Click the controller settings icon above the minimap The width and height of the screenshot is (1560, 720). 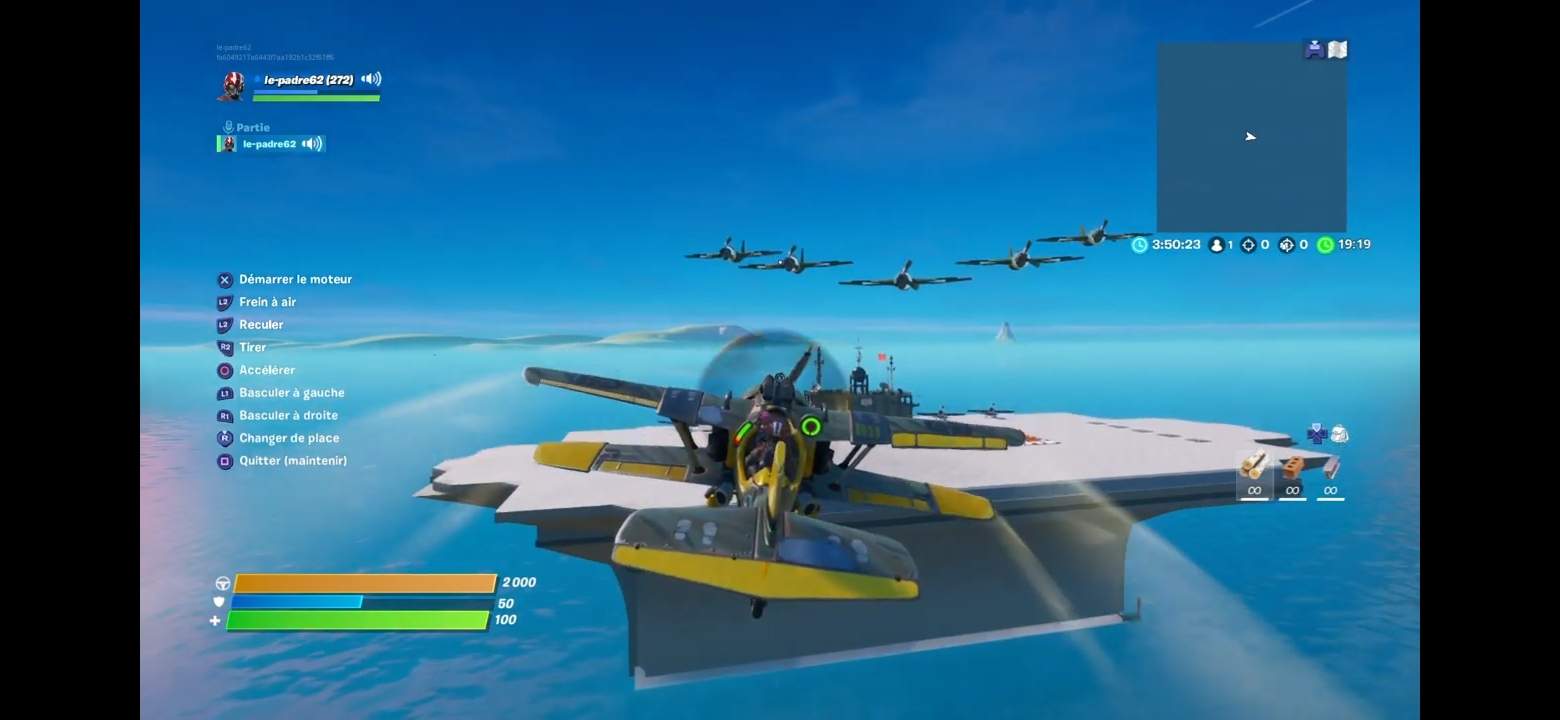(1313, 47)
